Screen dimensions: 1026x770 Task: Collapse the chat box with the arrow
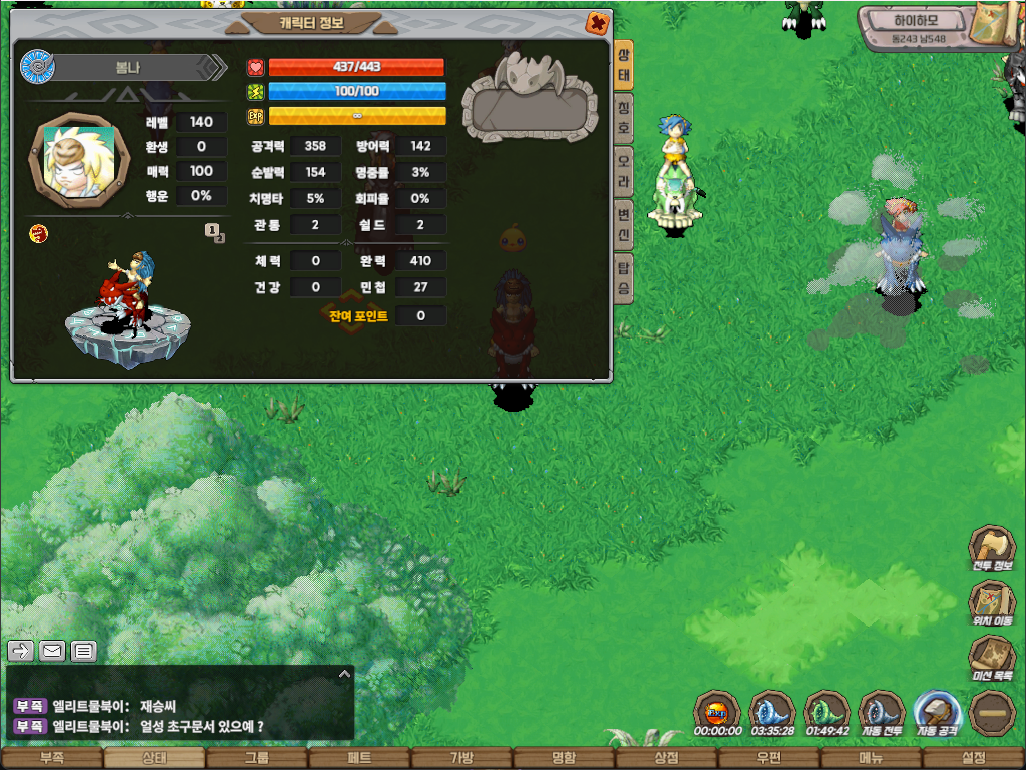[344, 675]
